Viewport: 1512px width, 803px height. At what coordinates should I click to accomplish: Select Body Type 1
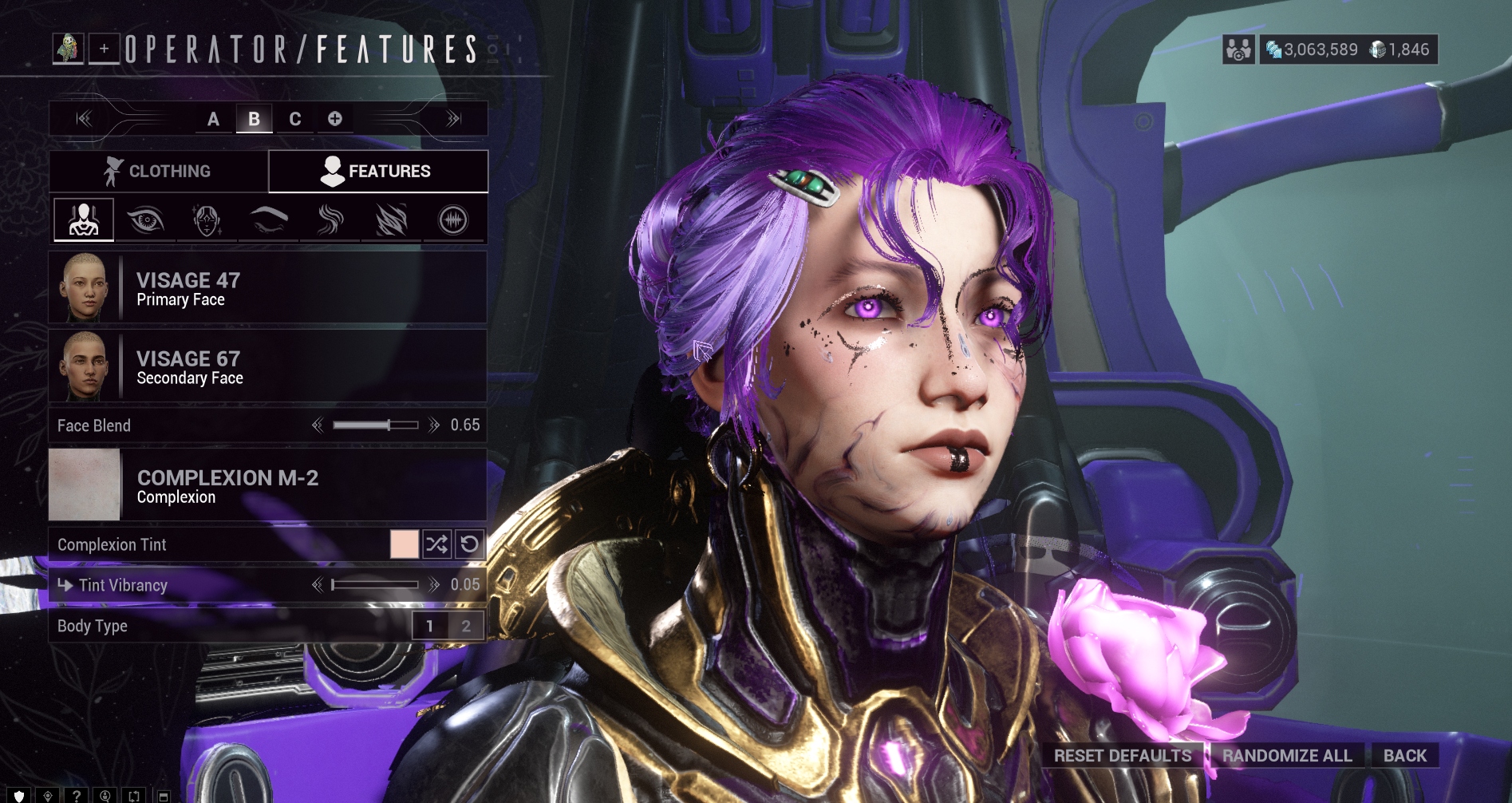click(x=430, y=626)
